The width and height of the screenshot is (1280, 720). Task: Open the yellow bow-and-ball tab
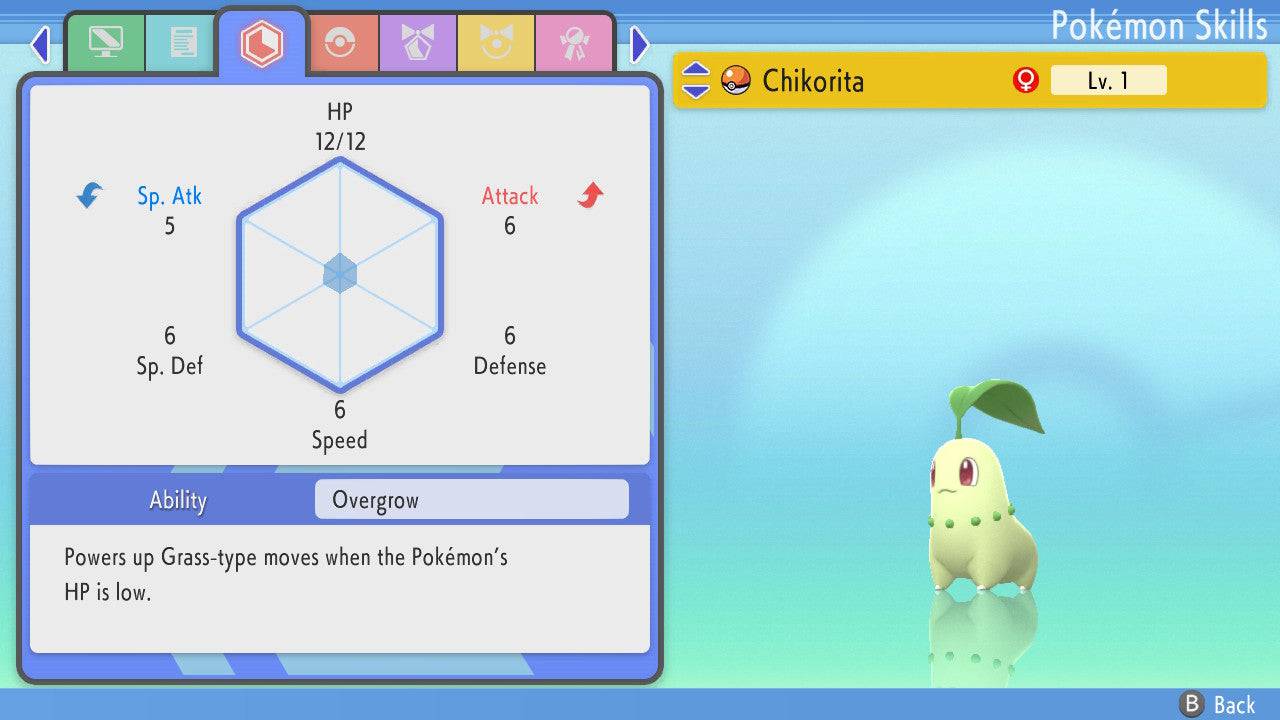pos(496,43)
